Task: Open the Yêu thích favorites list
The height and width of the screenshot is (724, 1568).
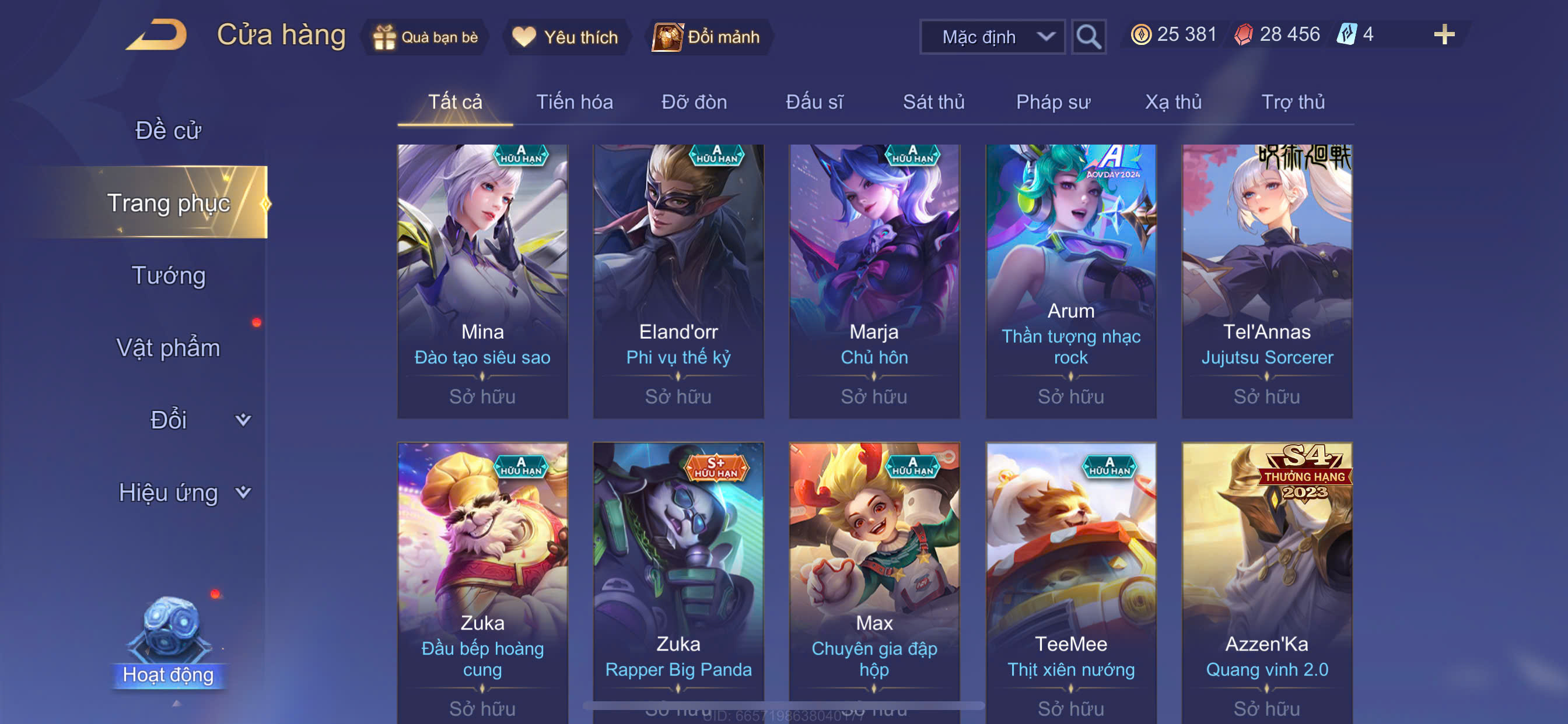Action: pyautogui.click(x=565, y=37)
